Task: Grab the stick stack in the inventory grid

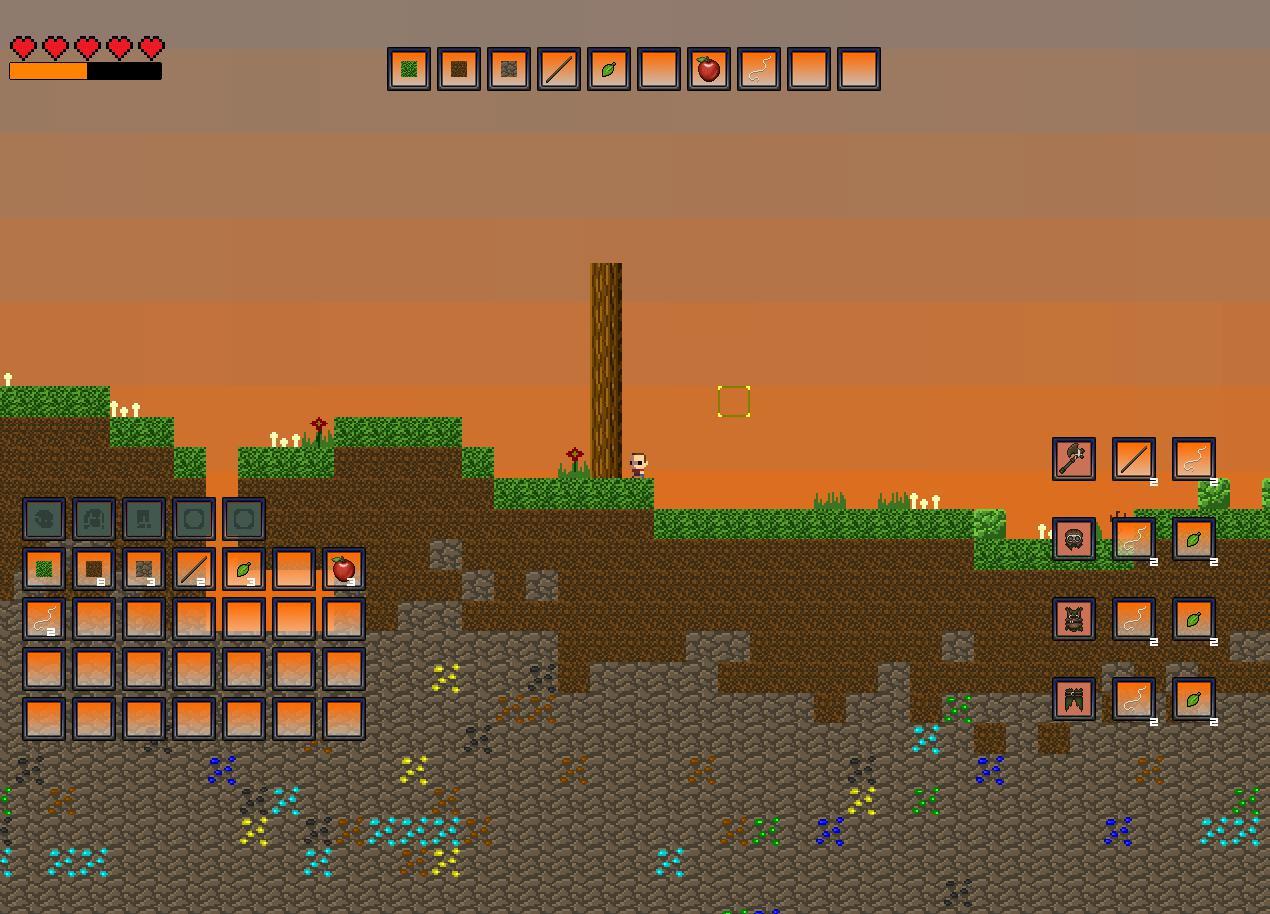Action: [194, 569]
